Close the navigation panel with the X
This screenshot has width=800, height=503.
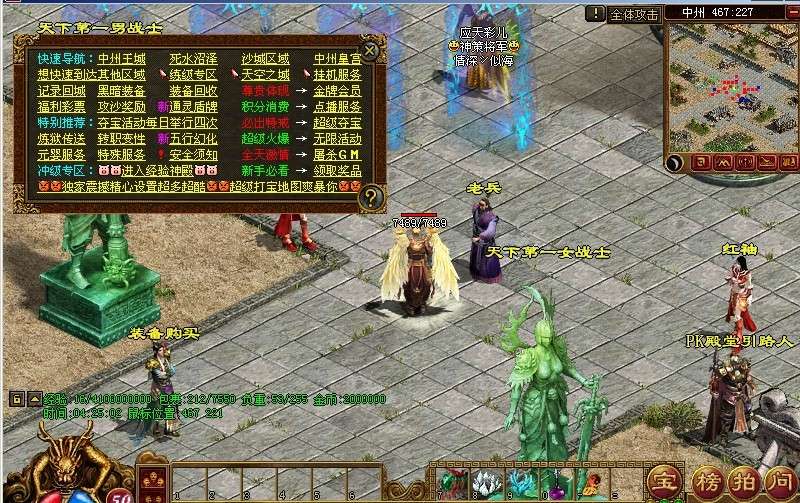click(370, 50)
